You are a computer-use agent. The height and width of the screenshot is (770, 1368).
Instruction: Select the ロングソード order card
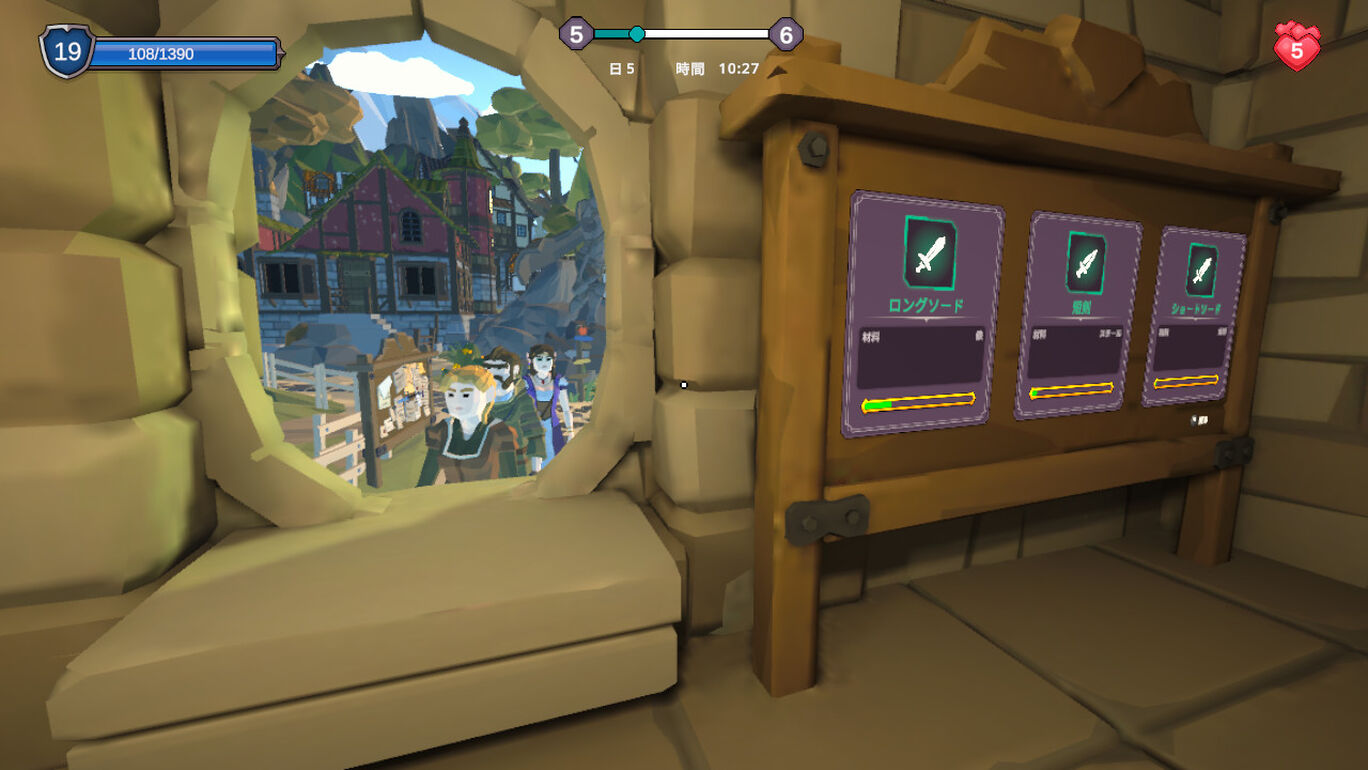click(x=922, y=314)
